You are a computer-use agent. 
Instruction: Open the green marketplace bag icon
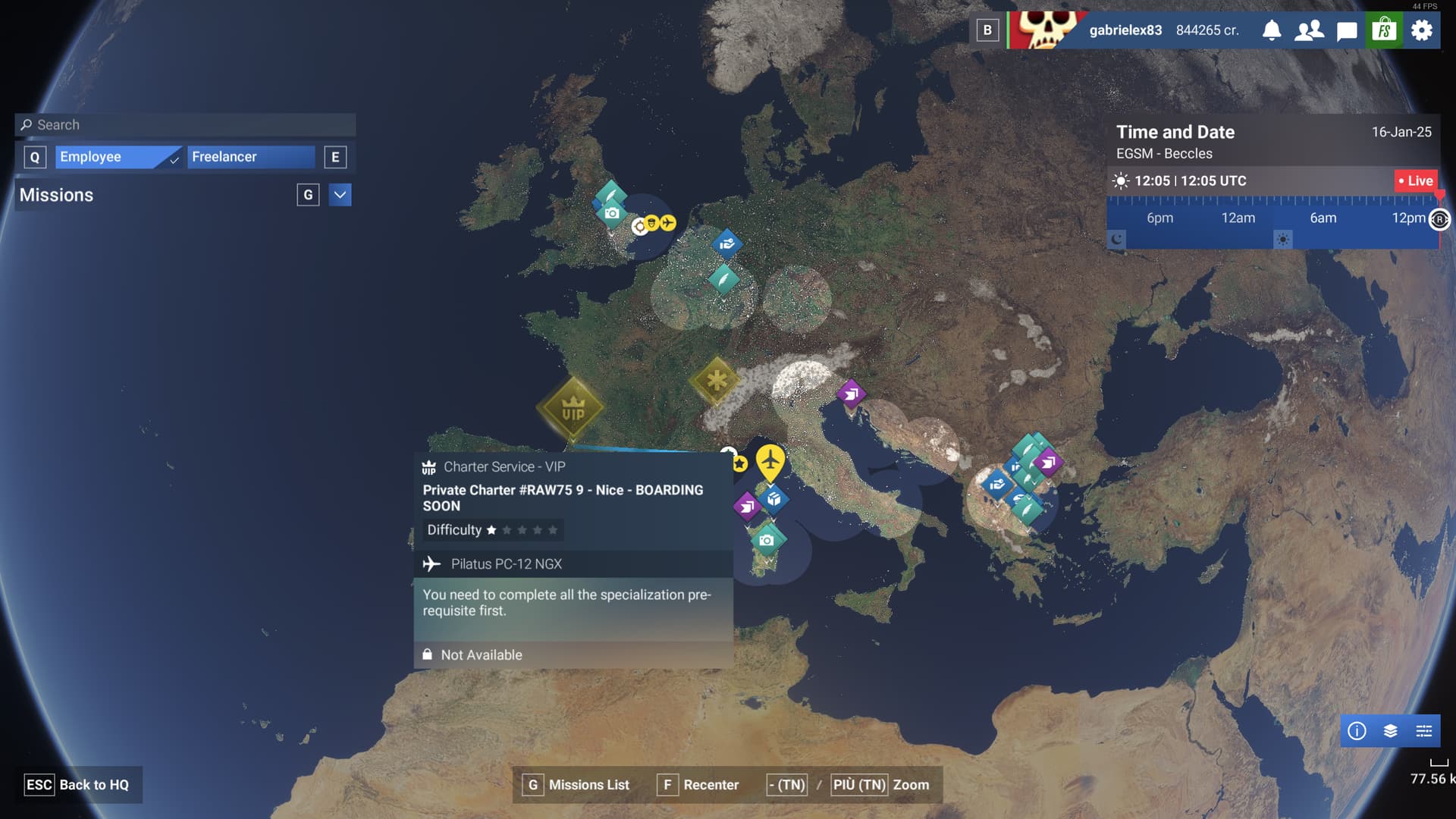coord(1385,30)
